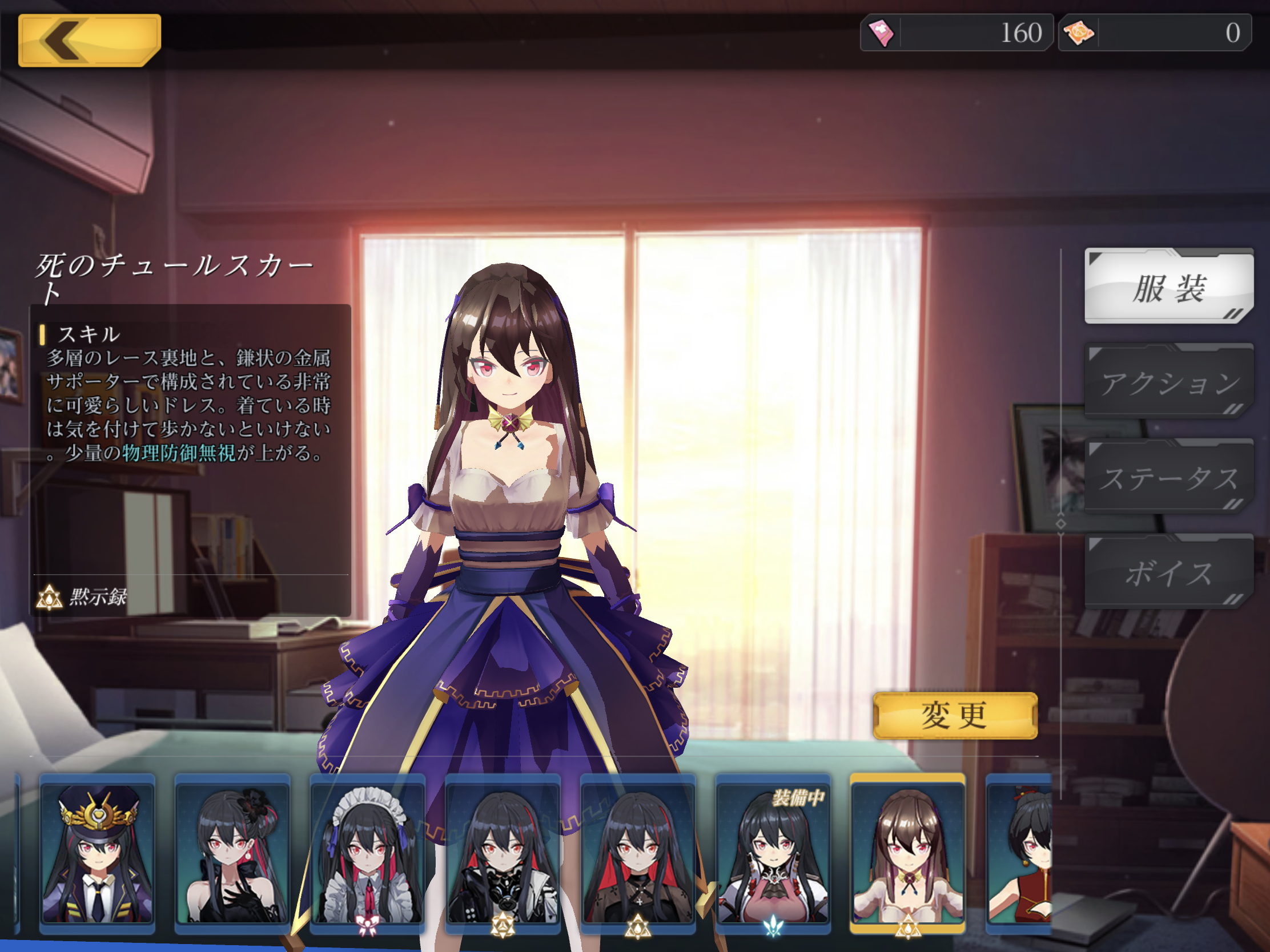Select the ボイス tab
Image resolution: width=1270 pixels, height=952 pixels.
tap(1168, 572)
